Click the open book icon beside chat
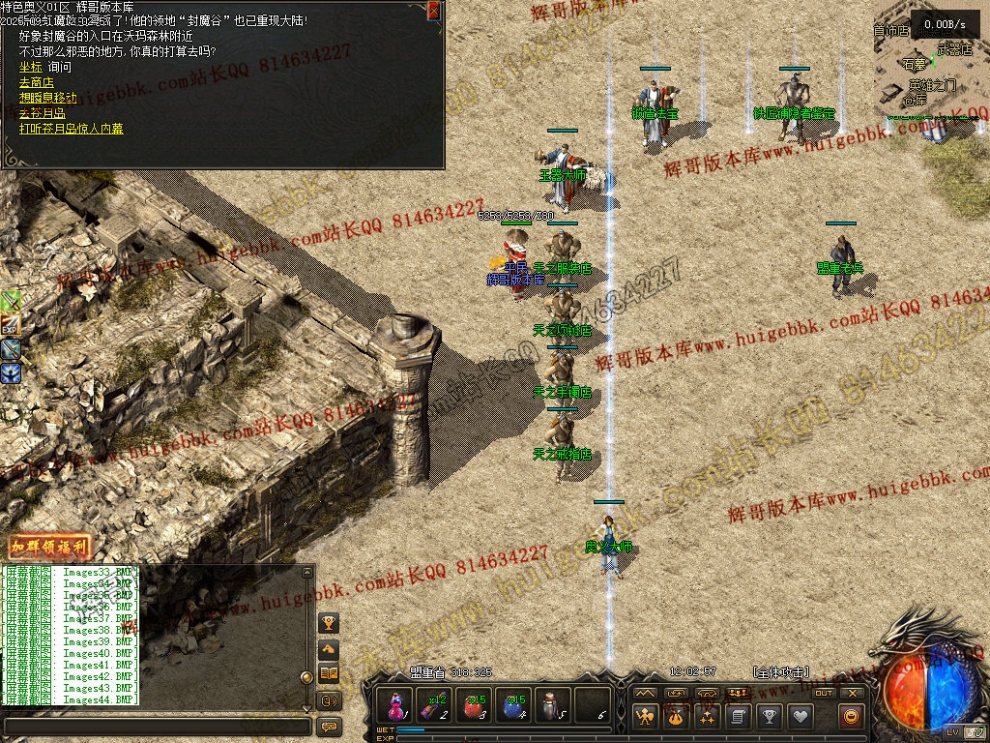Screen dimensions: 990x743 [328, 675]
